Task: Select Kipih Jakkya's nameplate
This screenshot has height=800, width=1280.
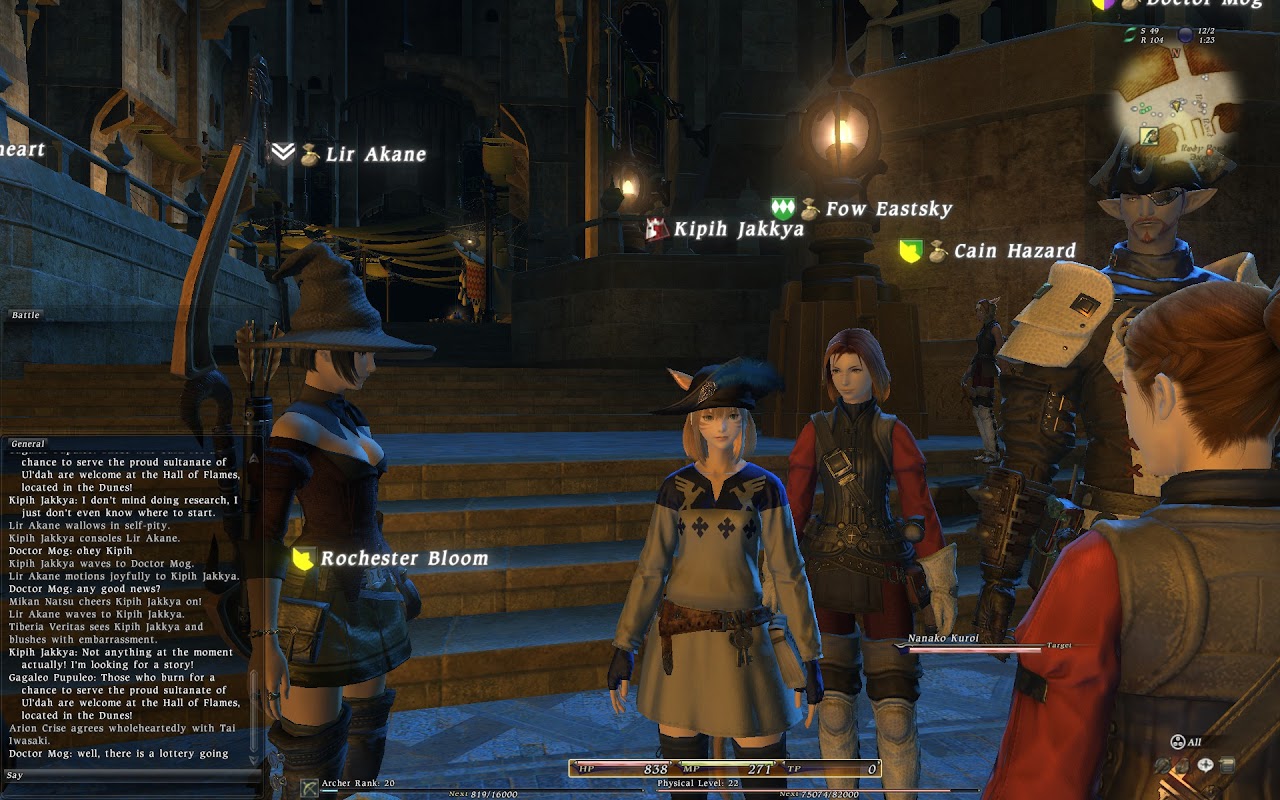Action: (738, 229)
